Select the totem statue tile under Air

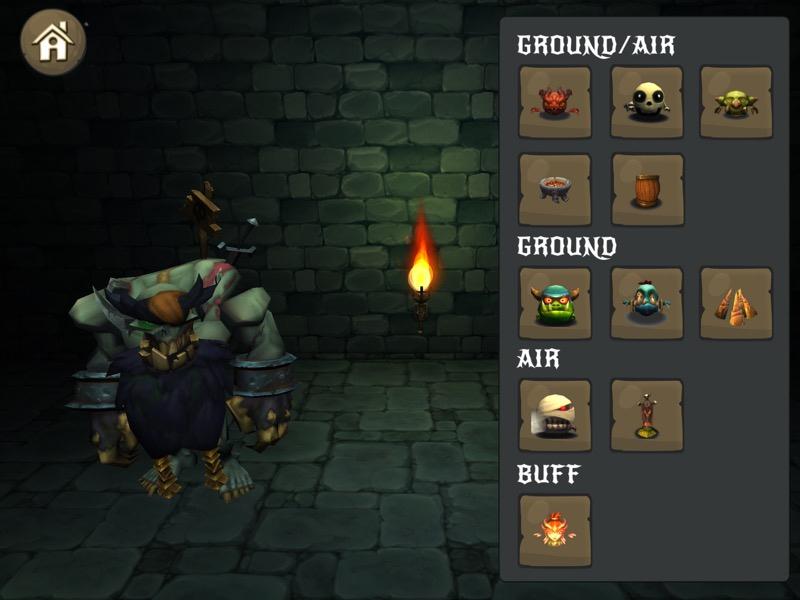point(647,415)
